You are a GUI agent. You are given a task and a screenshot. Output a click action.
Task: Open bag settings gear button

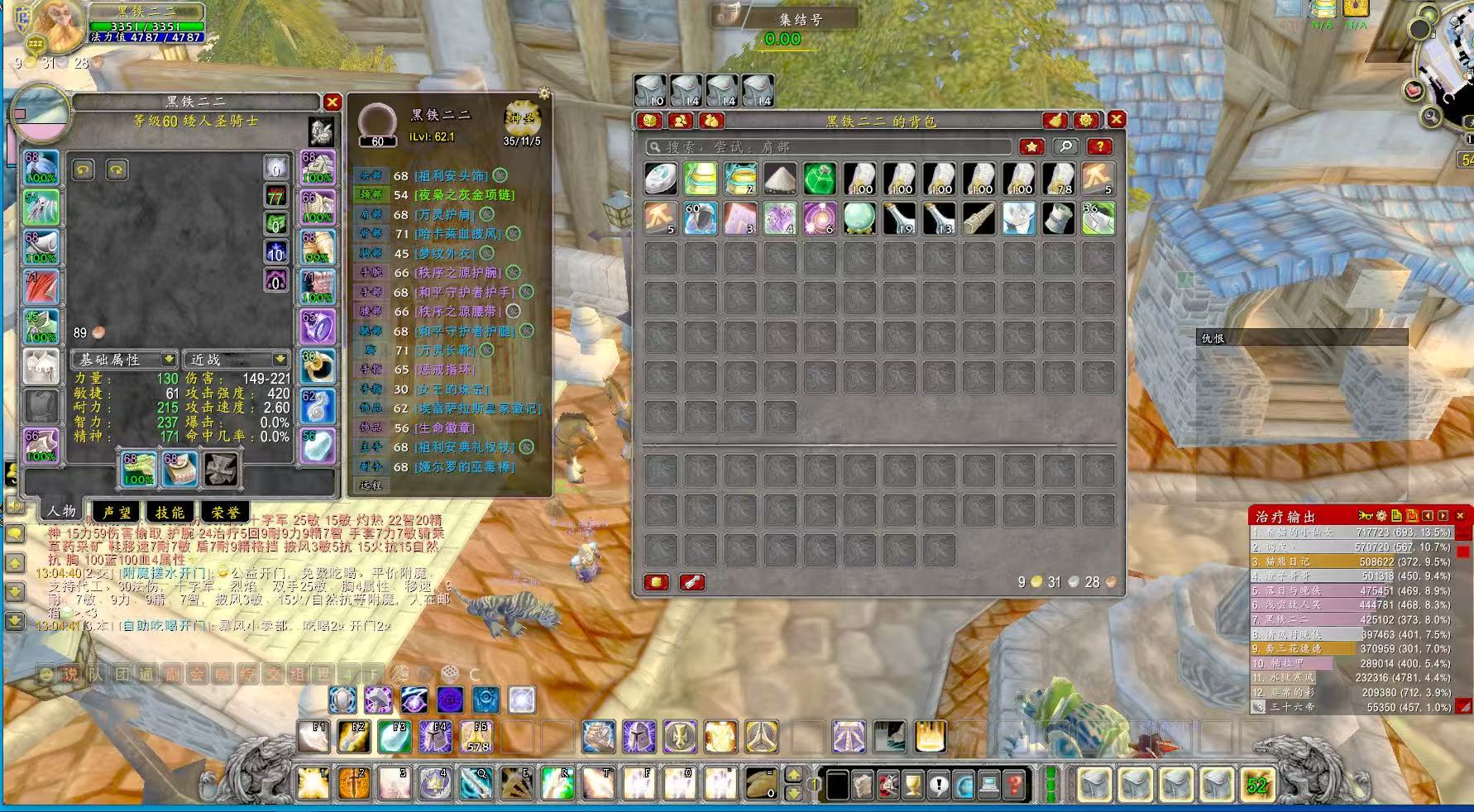tap(1086, 121)
